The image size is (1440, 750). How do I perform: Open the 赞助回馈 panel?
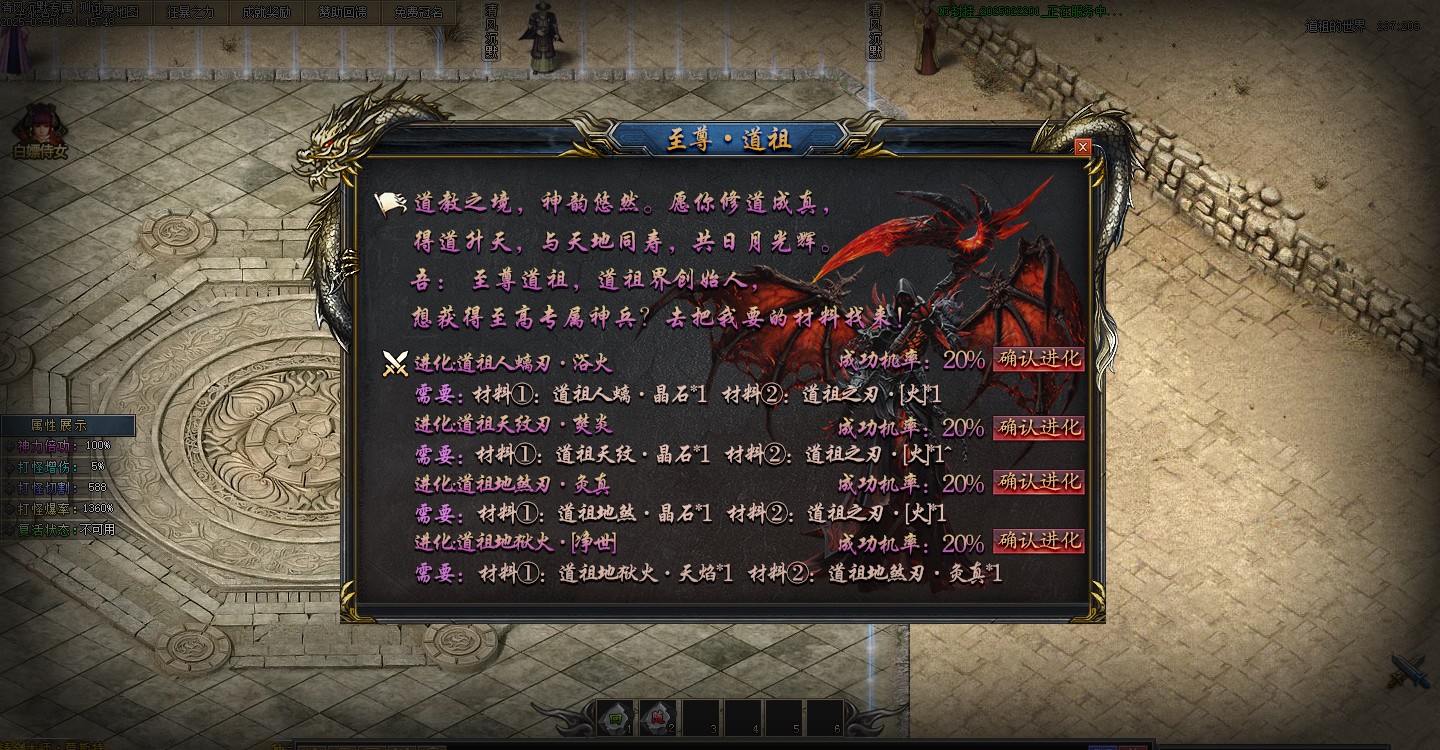point(343,12)
